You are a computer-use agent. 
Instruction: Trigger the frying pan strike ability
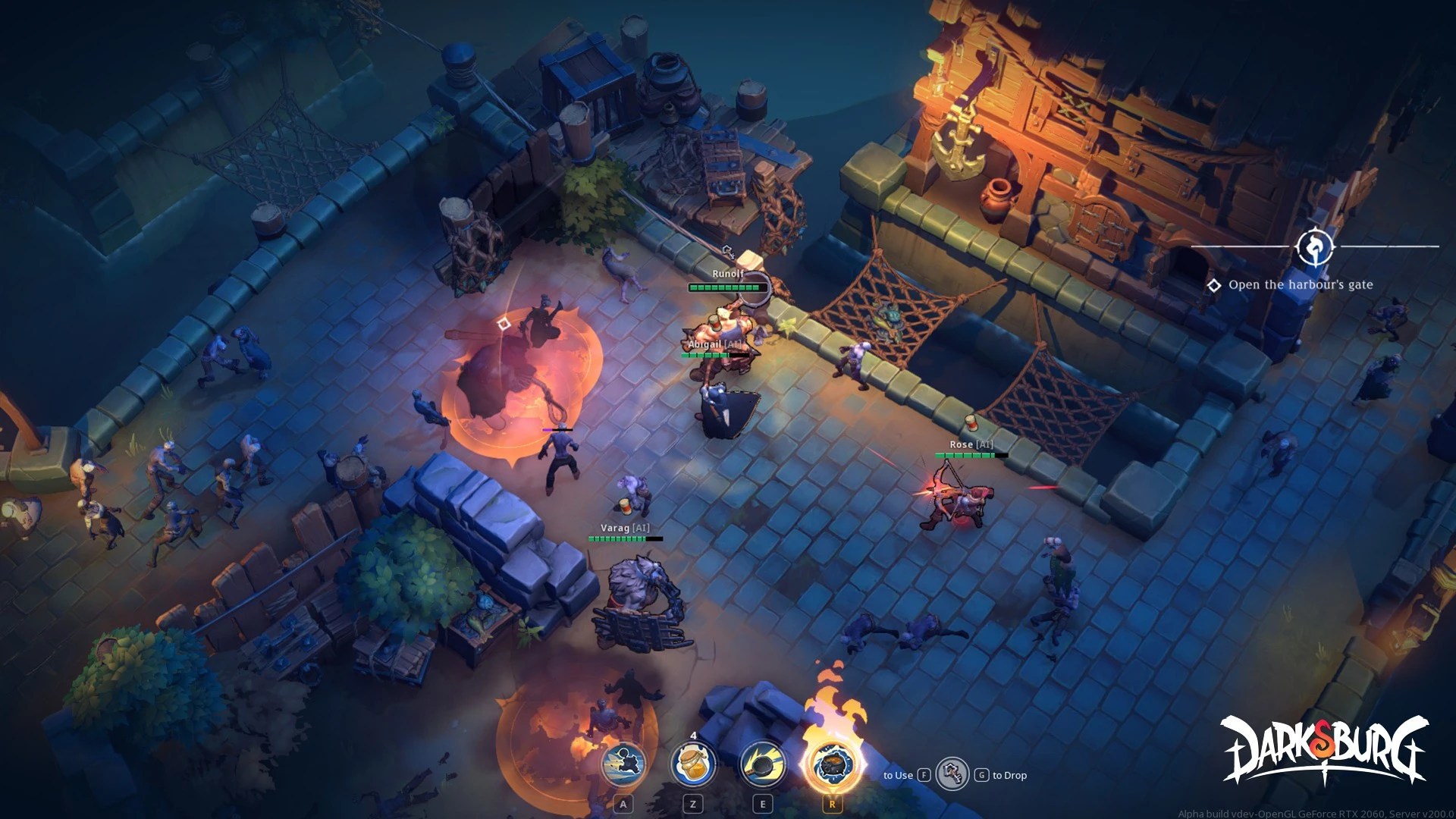point(762,764)
